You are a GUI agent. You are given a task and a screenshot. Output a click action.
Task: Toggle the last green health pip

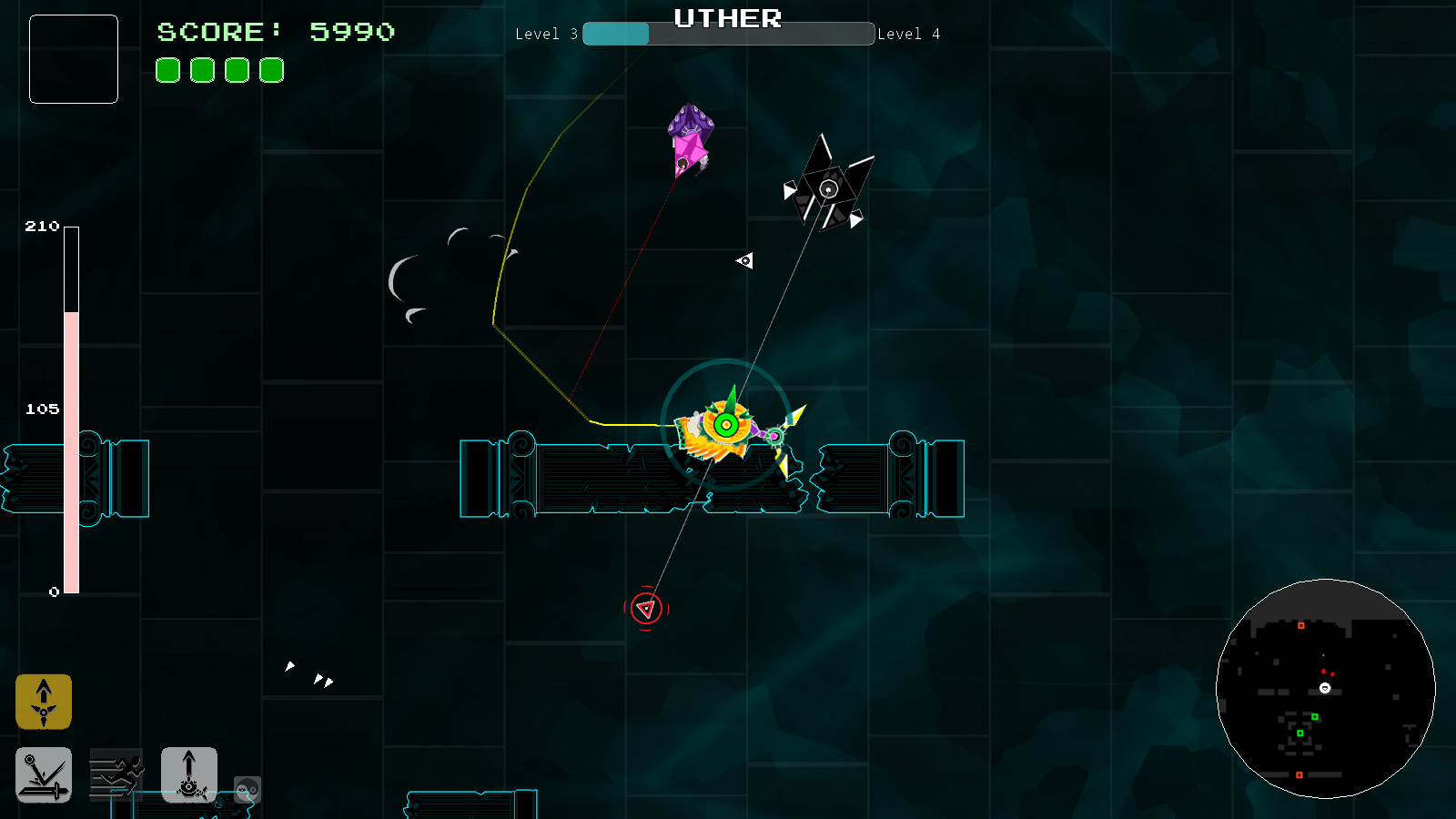click(x=270, y=70)
